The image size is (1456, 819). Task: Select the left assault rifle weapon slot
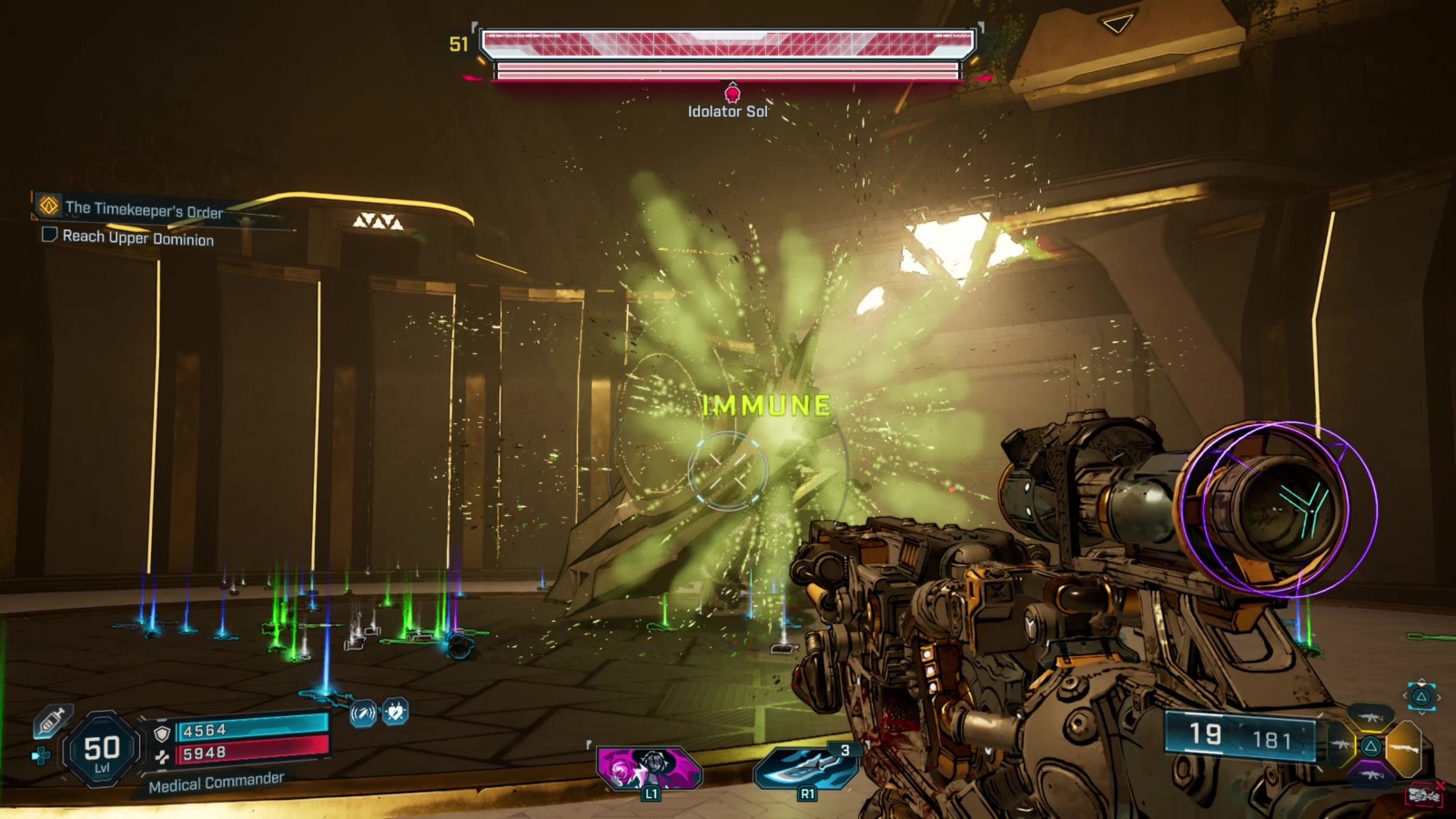click(1340, 746)
